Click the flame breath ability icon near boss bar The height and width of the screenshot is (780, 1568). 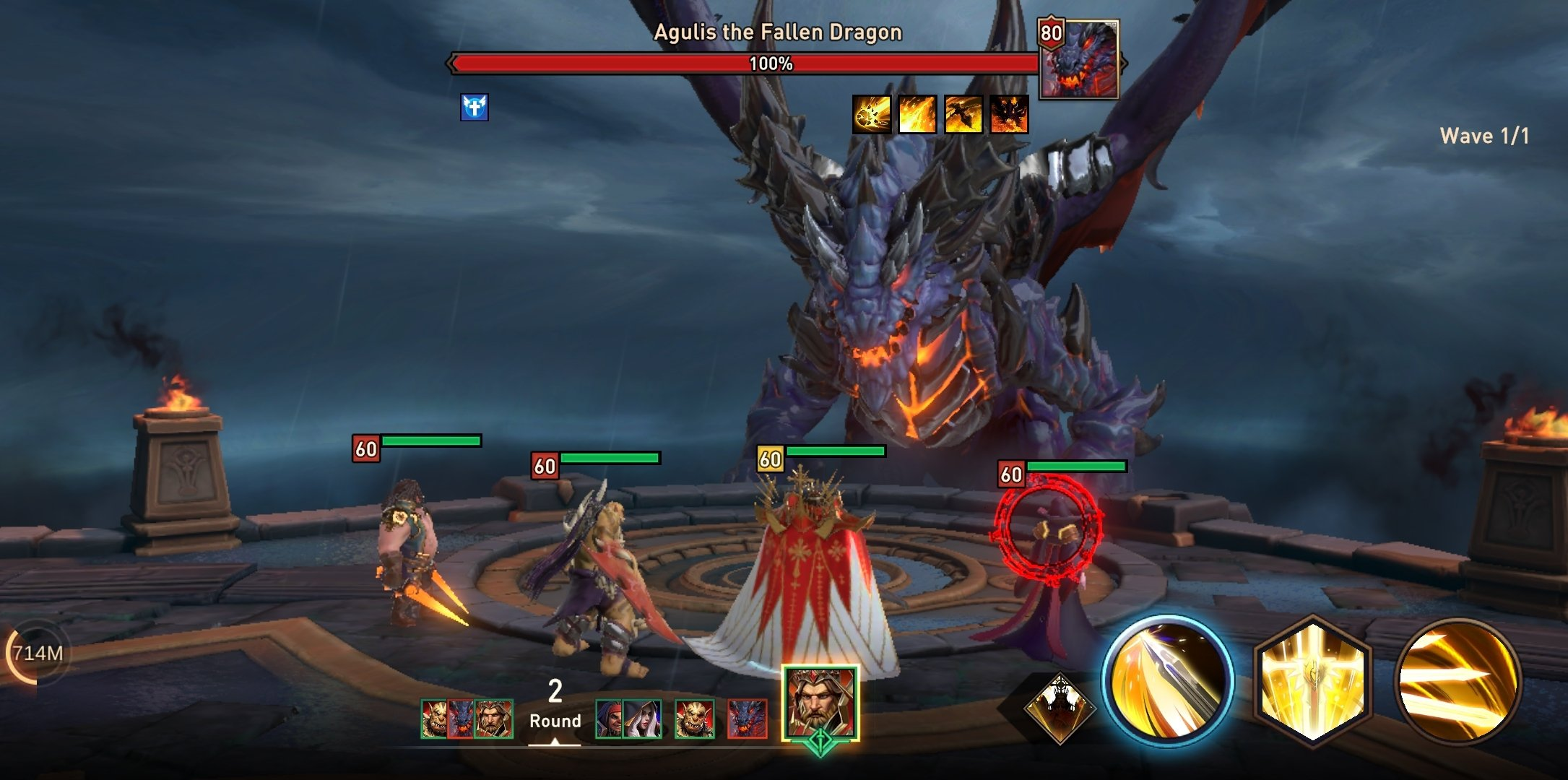click(917, 114)
